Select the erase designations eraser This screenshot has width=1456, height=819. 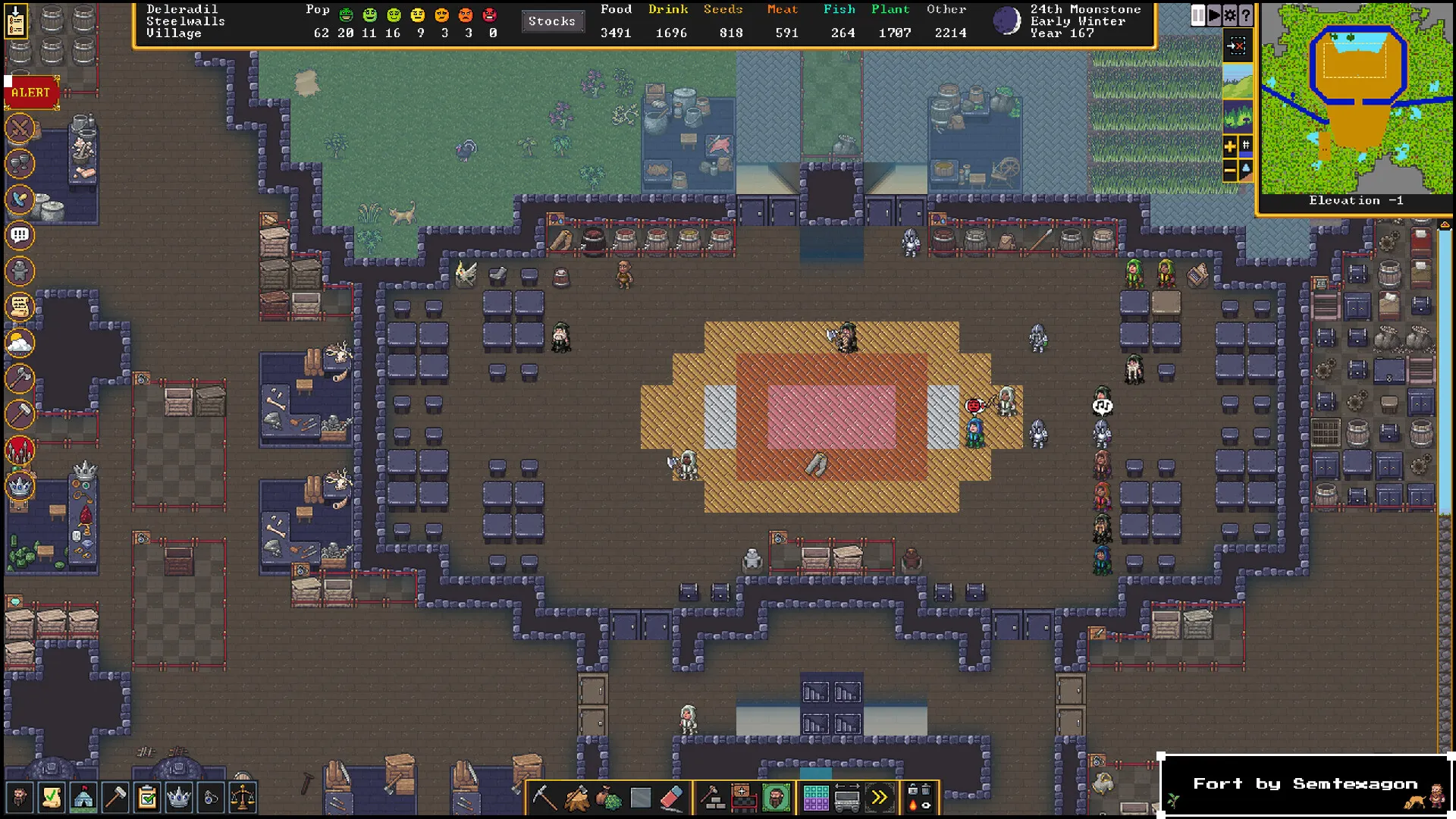pyautogui.click(x=673, y=798)
